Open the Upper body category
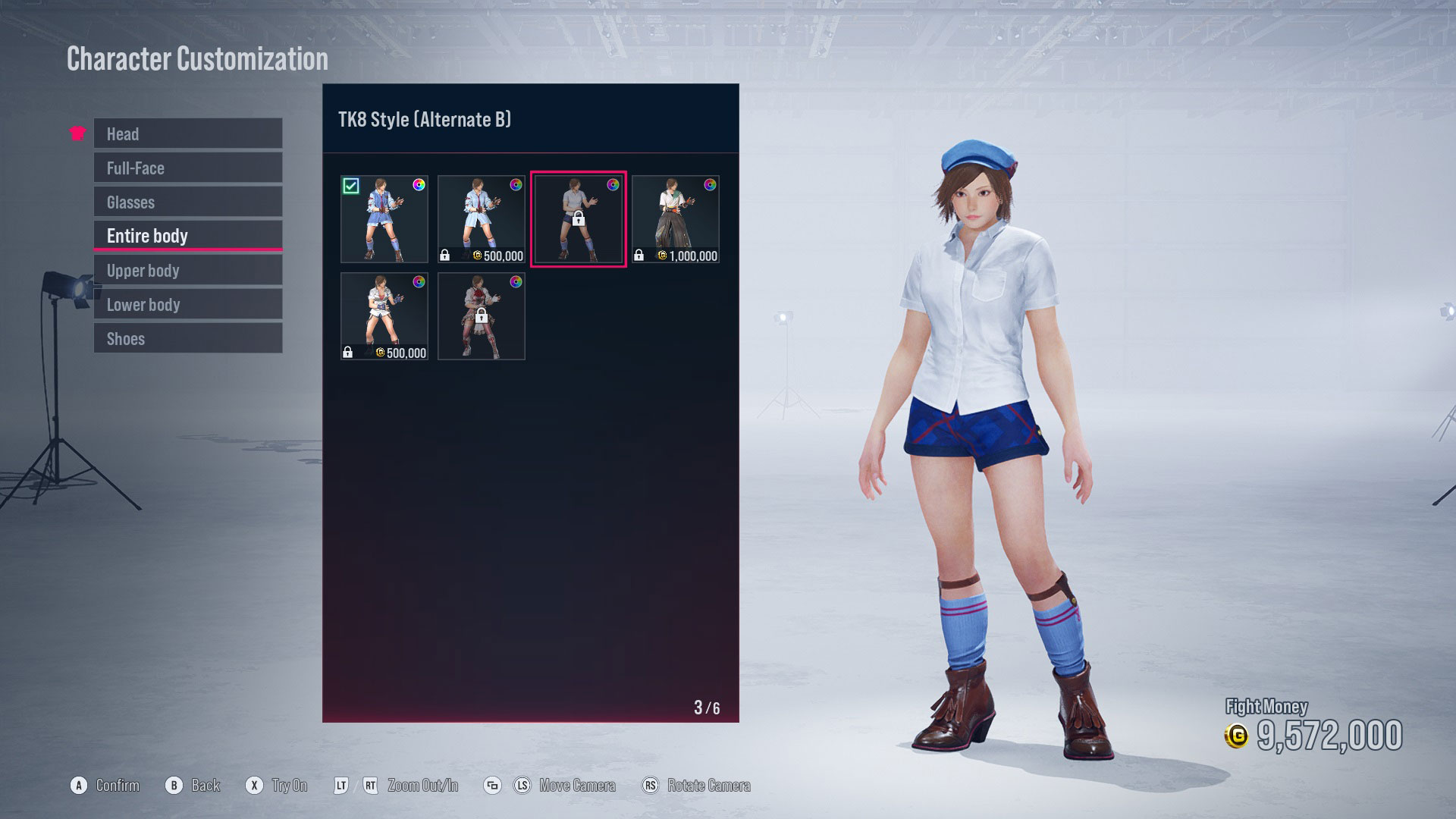Screen dimensions: 1456x819 tap(187, 270)
